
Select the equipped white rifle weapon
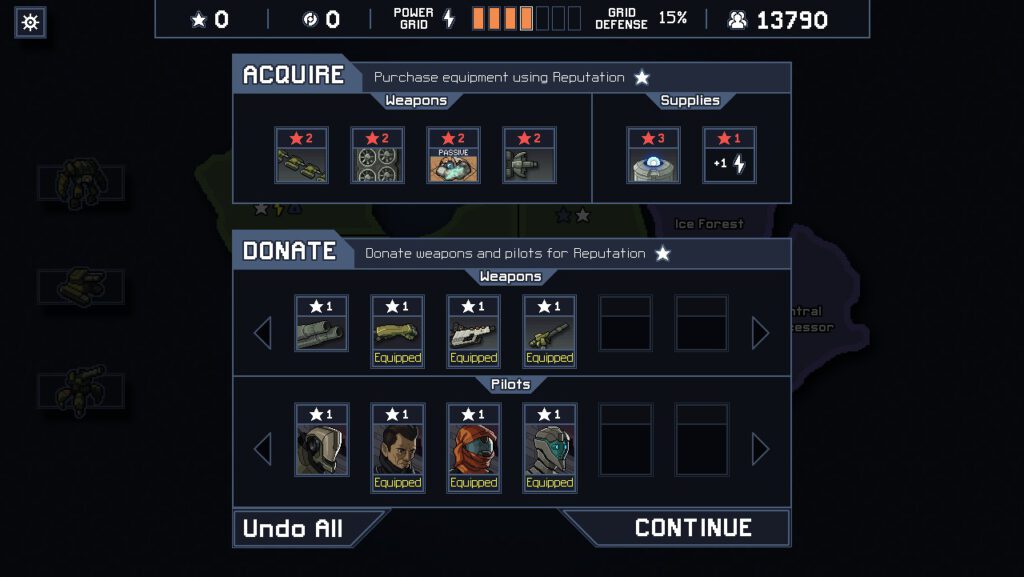[473, 332]
